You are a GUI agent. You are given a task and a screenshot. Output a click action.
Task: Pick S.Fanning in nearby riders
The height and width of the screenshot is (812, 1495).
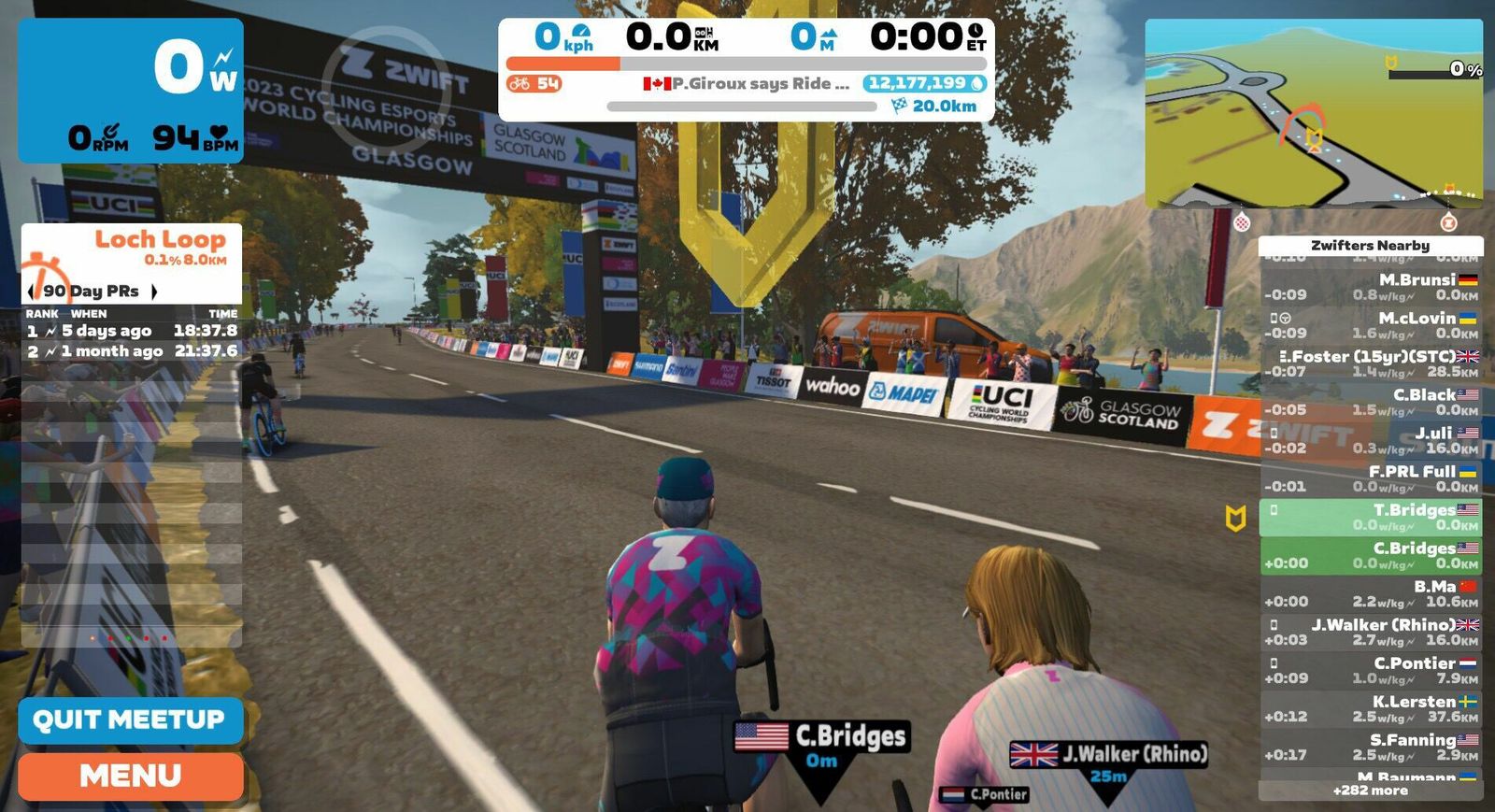coord(1371,747)
